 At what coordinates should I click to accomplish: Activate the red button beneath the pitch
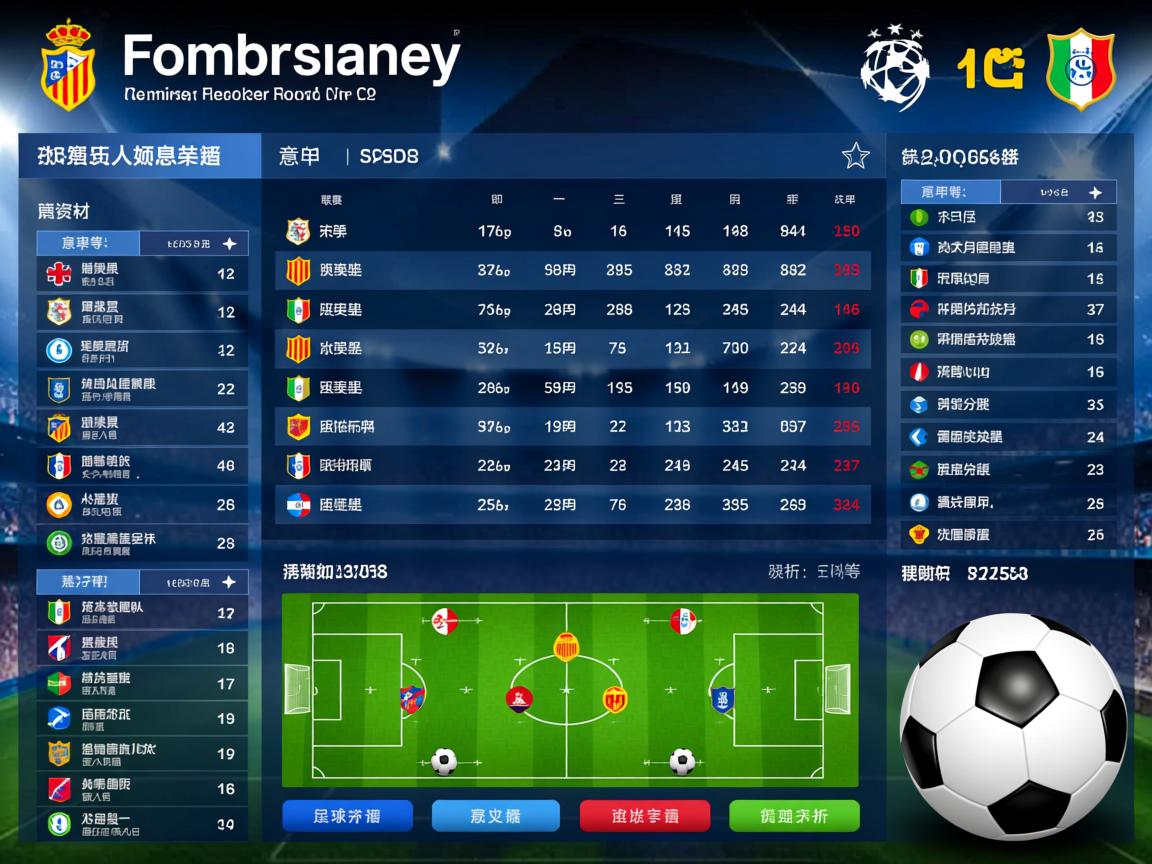[x=644, y=815]
